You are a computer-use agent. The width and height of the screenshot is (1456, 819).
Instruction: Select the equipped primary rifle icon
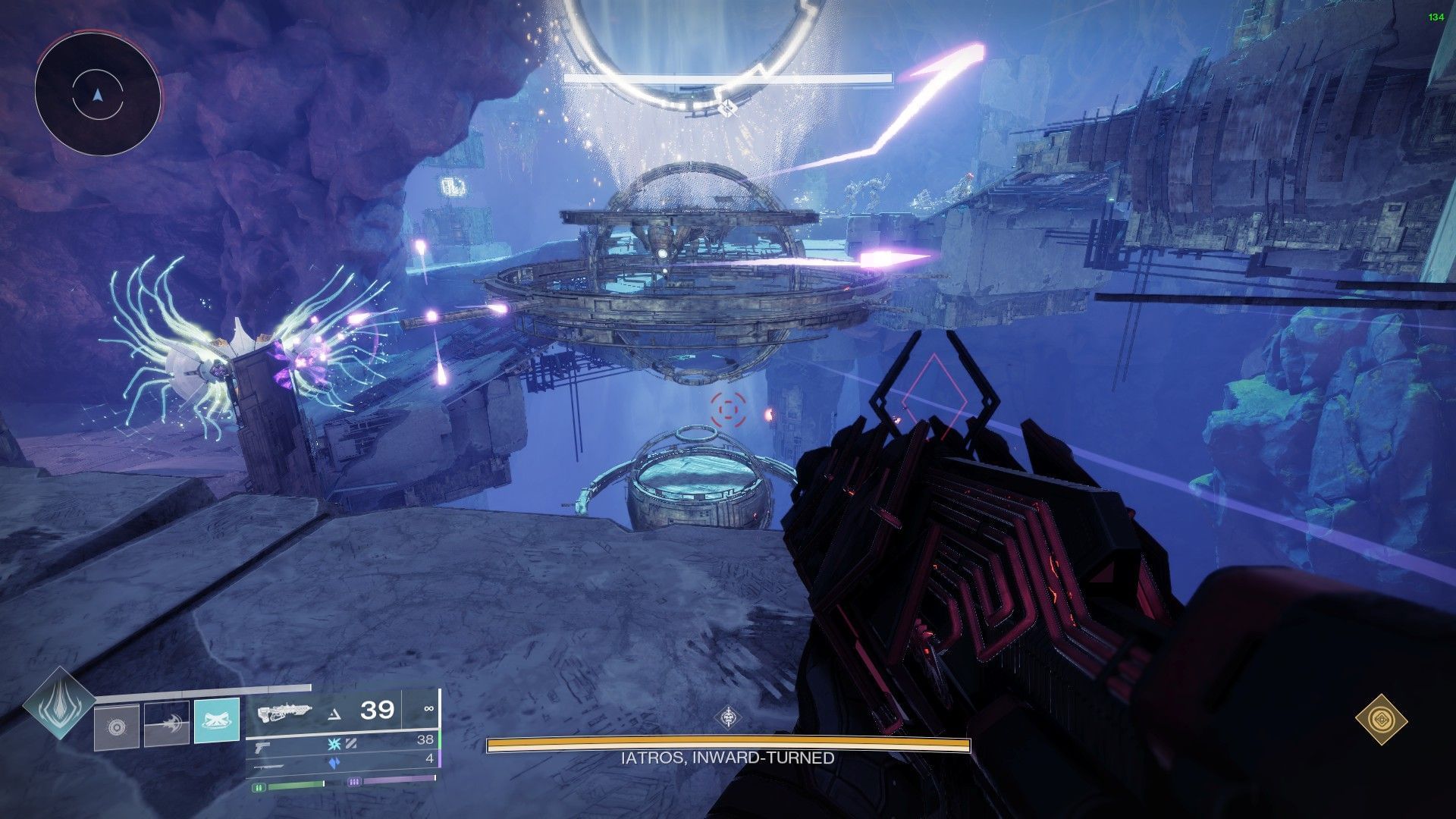tap(284, 712)
